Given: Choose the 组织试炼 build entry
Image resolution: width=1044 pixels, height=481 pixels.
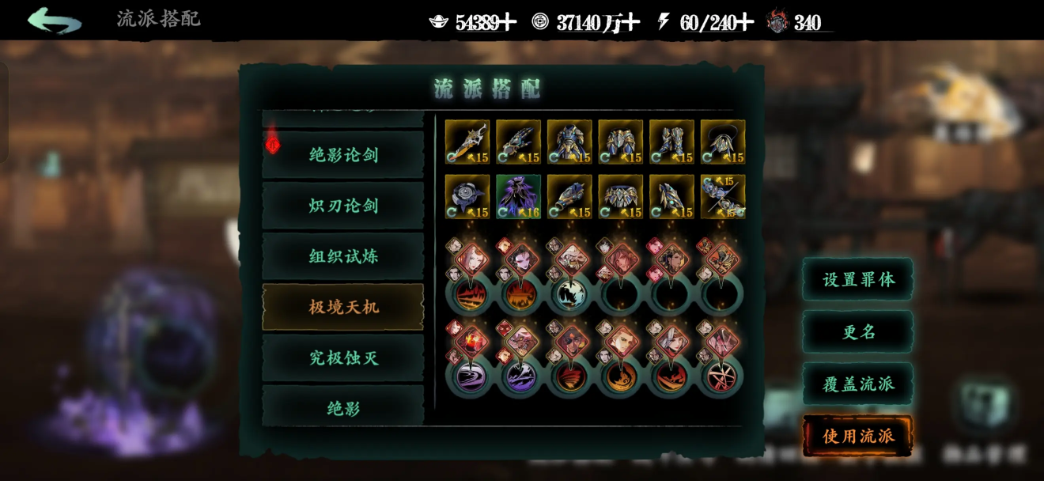Looking at the screenshot, I should tap(343, 256).
